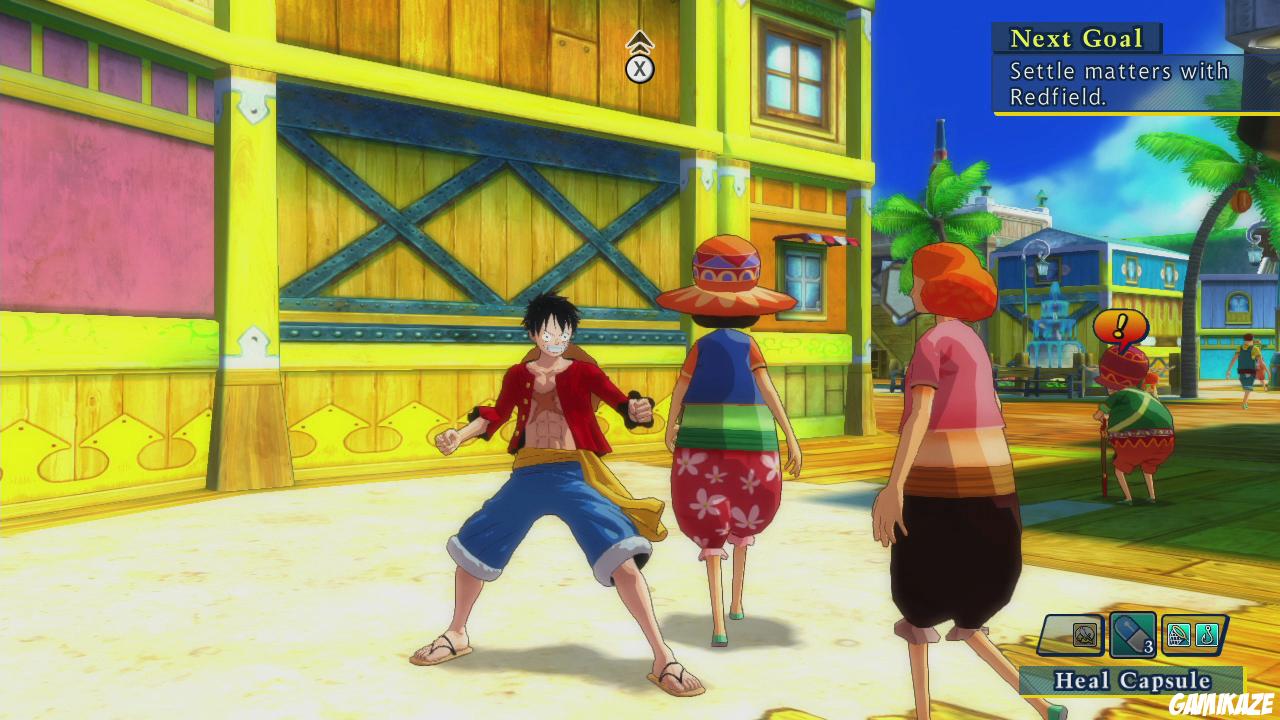Click the bug net tool icon
Image resolution: width=1280 pixels, height=720 pixels.
point(1178,634)
